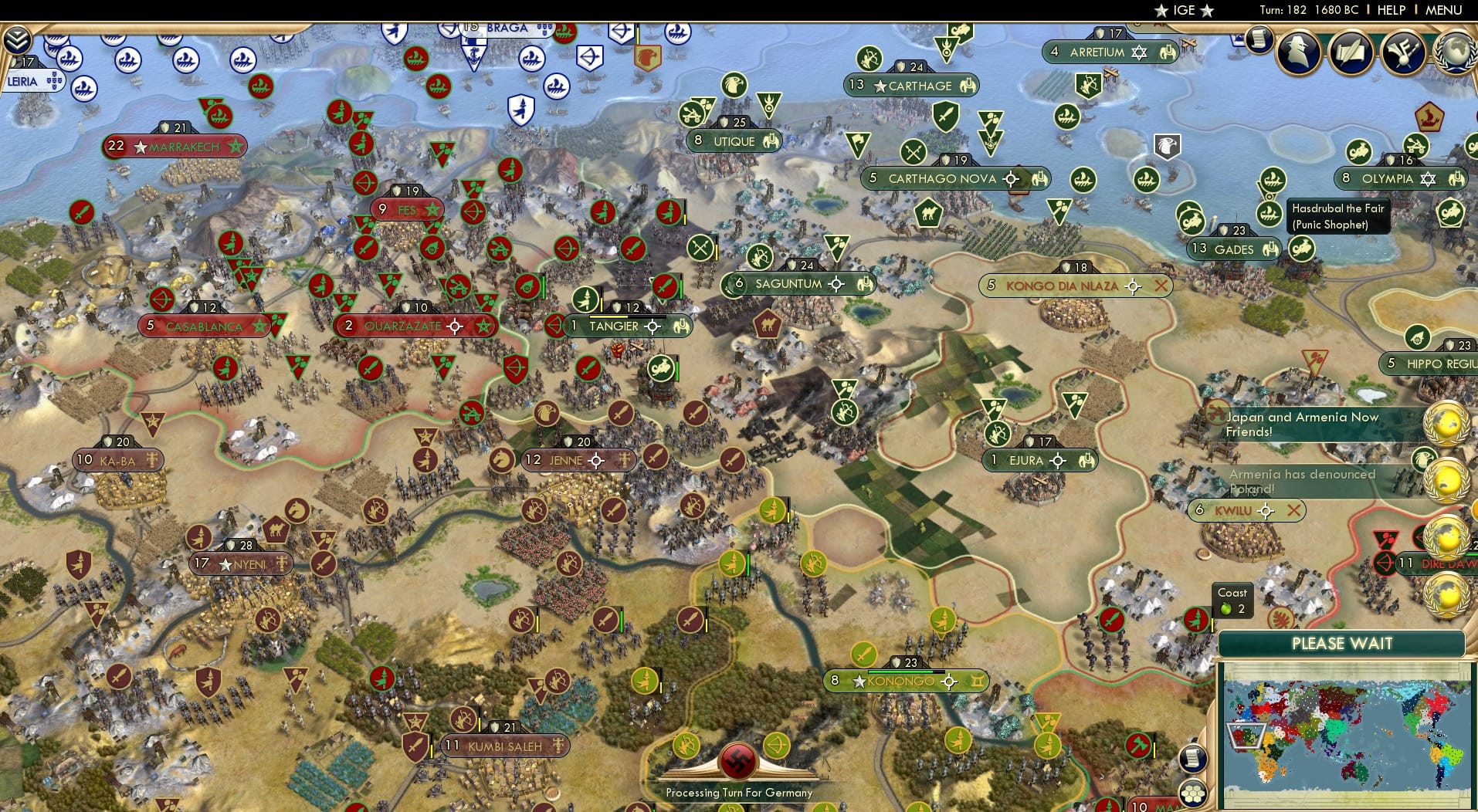
Task: Click the faith symbol on Carthage's city banner
Action: [968, 86]
